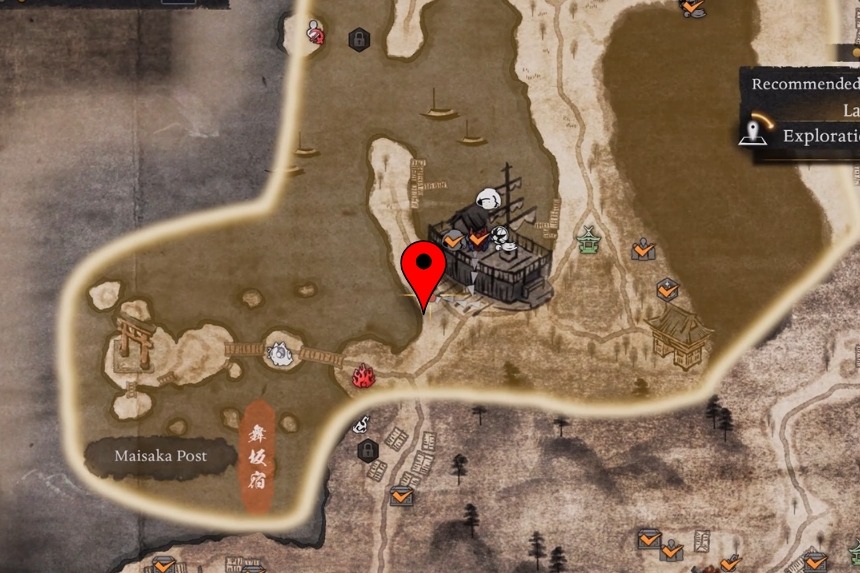Select the Maisaka Post area label

tap(160, 456)
